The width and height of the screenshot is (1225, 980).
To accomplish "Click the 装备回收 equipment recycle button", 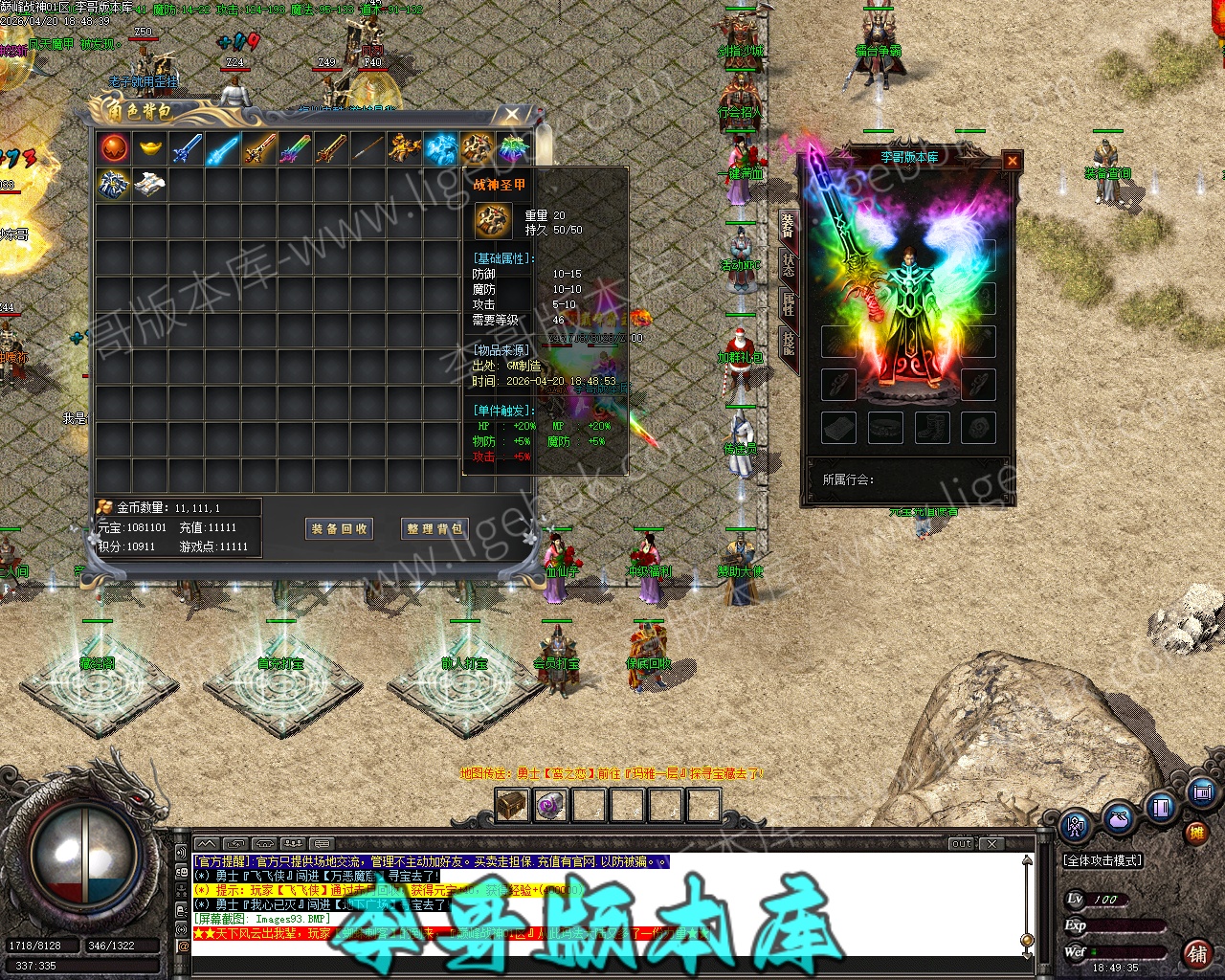I will tap(339, 528).
